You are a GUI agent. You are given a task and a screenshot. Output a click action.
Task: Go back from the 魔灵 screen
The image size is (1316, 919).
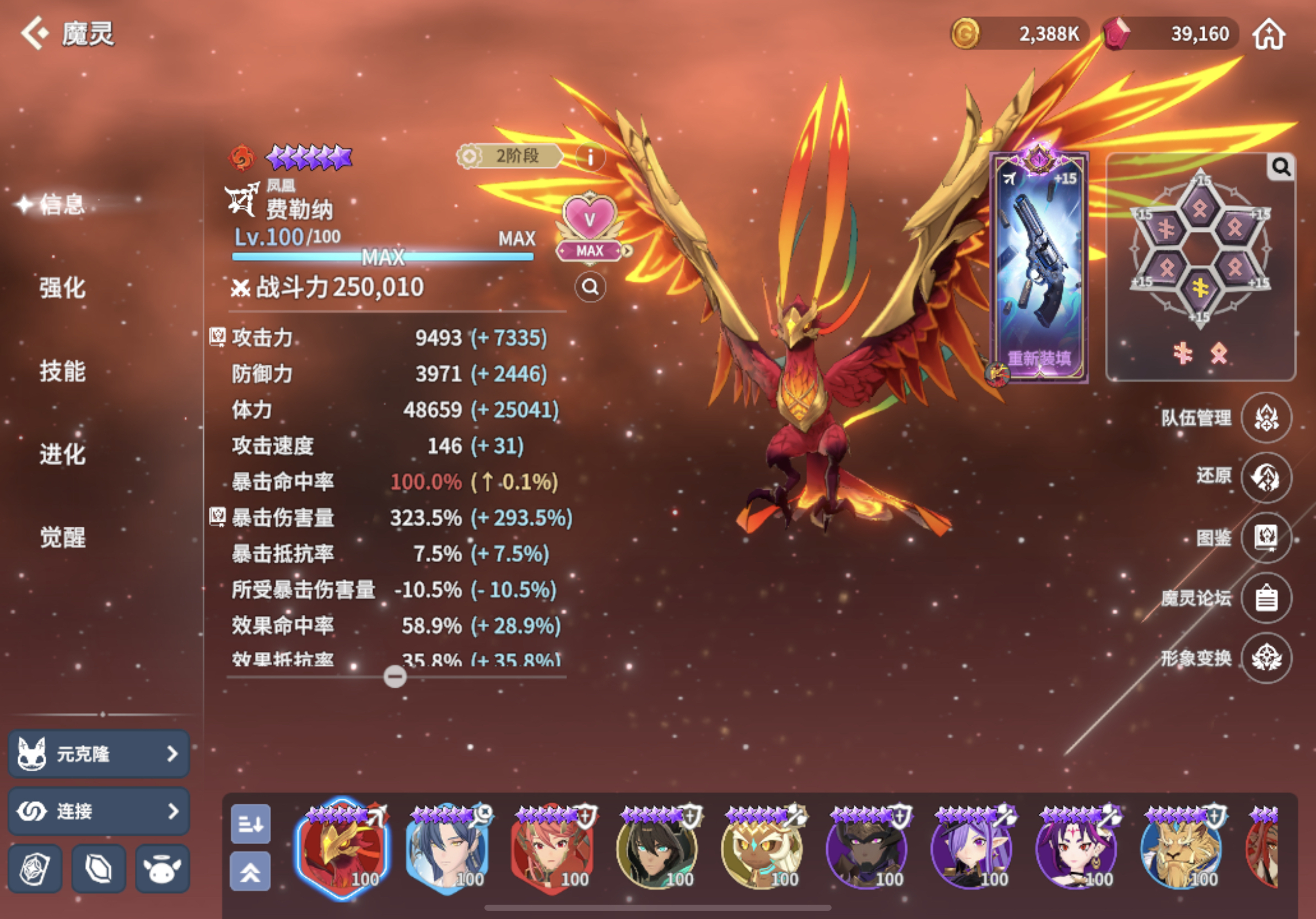(x=34, y=33)
